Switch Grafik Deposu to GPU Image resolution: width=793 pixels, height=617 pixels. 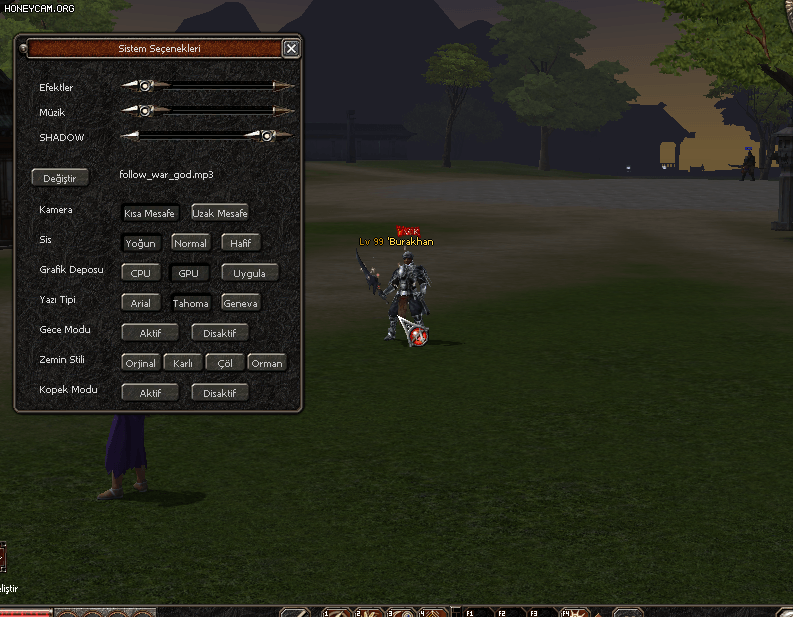(189, 273)
